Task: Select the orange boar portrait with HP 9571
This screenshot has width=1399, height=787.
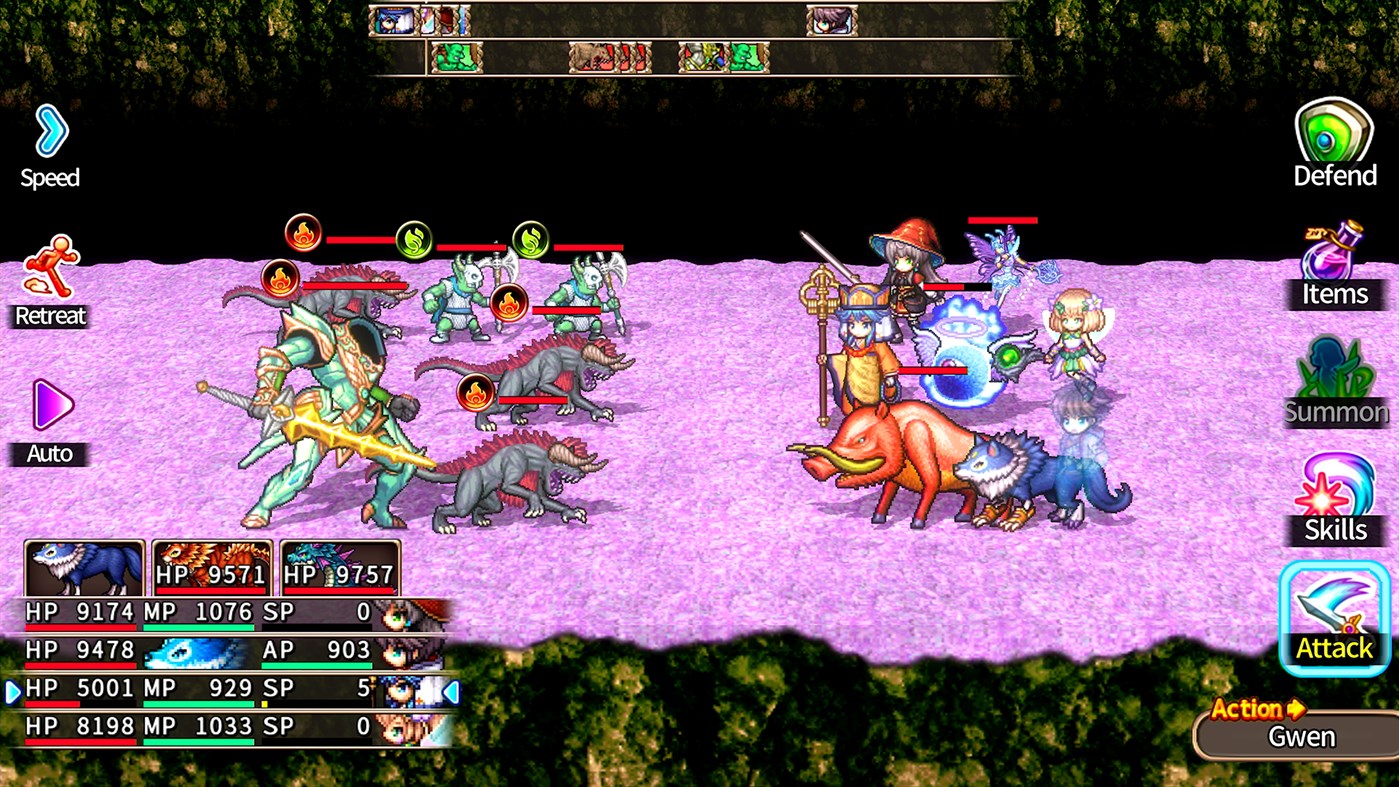Action: pyautogui.click(x=211, y=565)
